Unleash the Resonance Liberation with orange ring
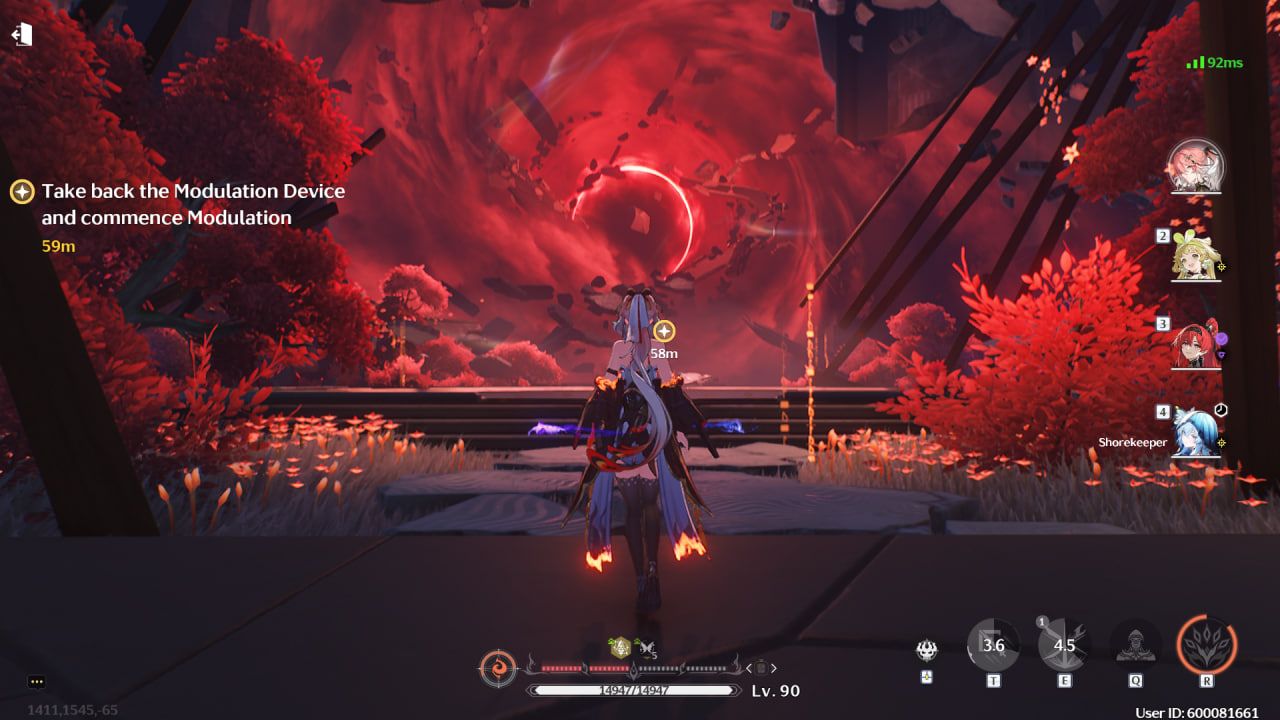The height and width of the screenshot is (720, 1280). click(1207, 645)
